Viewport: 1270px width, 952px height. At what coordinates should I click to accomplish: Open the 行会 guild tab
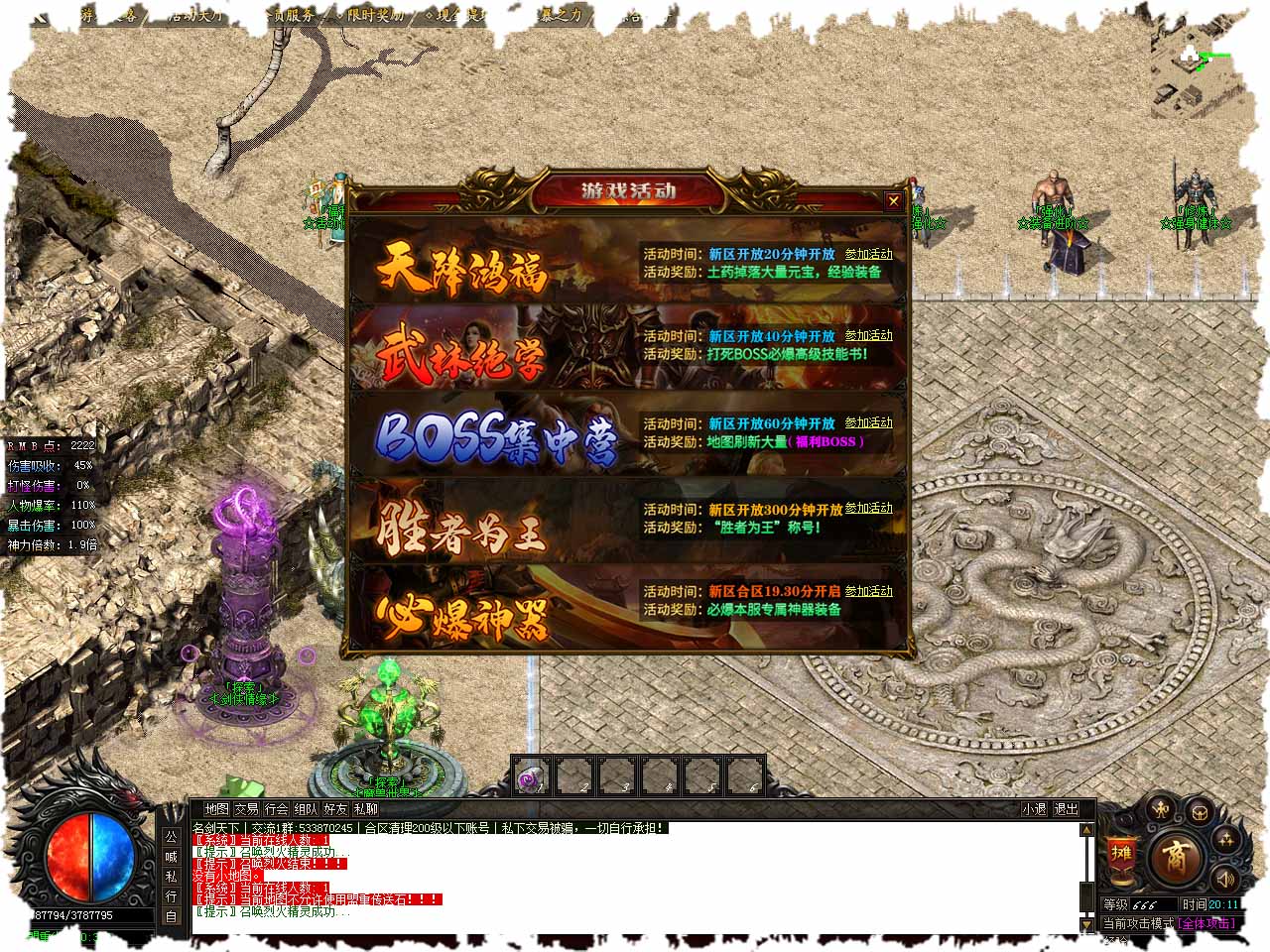click(x=277, y=809)
